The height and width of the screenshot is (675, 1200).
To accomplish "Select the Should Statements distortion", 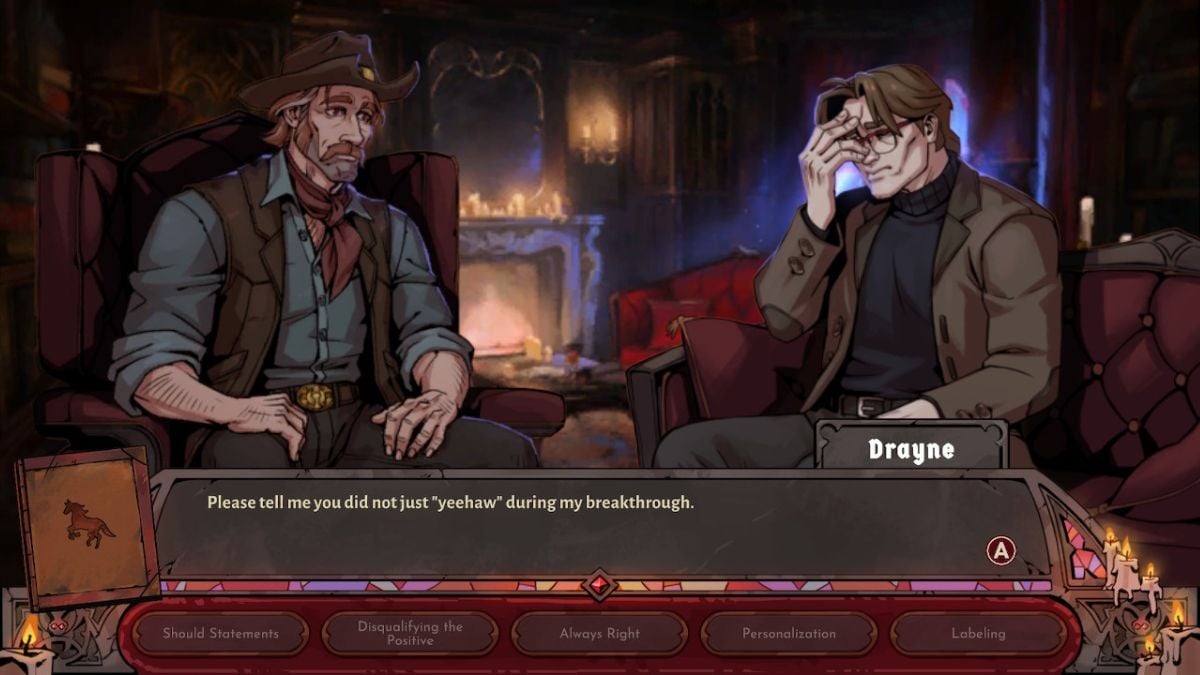I will (x=221, y=633).
